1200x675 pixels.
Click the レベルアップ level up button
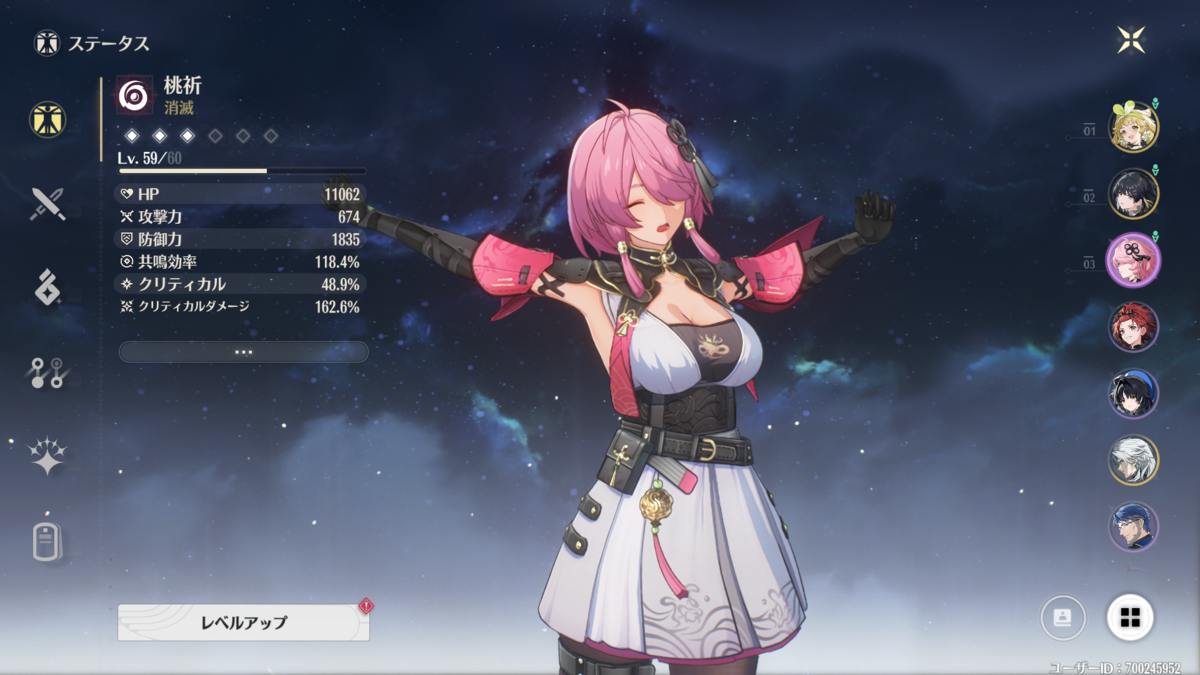click(x=243, y=622)
